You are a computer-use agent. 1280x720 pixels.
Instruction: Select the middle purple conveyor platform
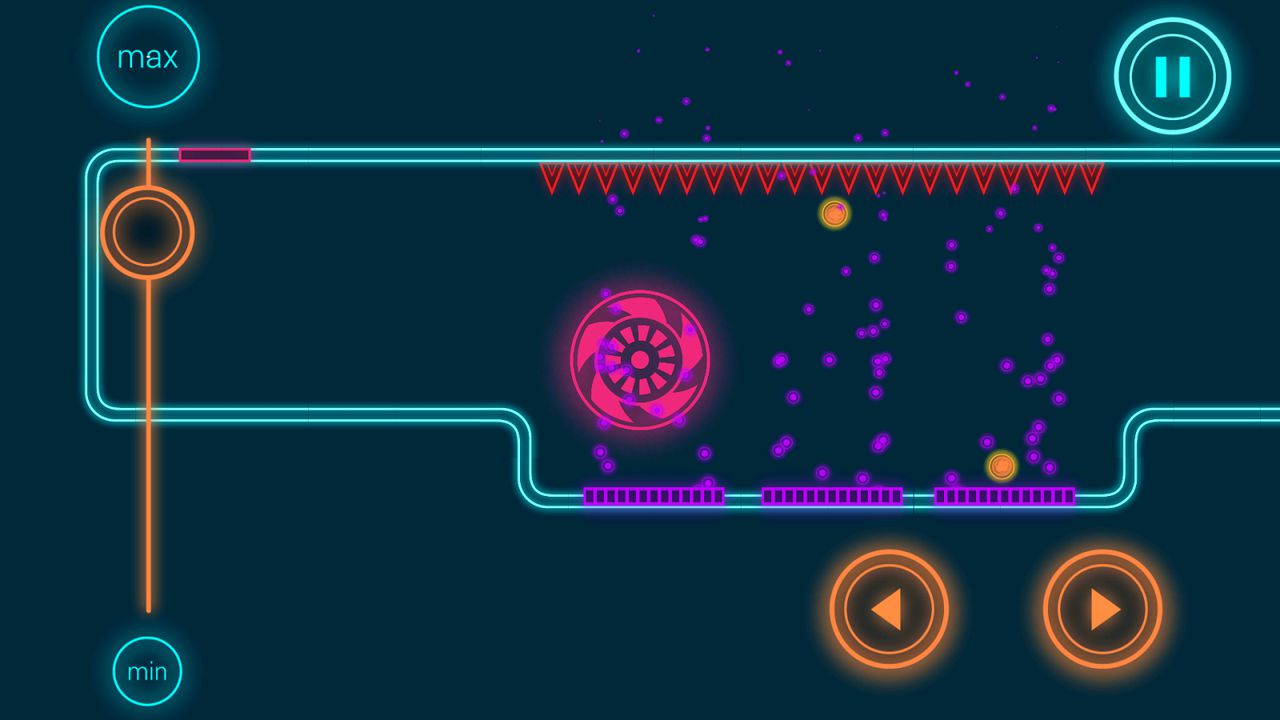click(832, 494)
